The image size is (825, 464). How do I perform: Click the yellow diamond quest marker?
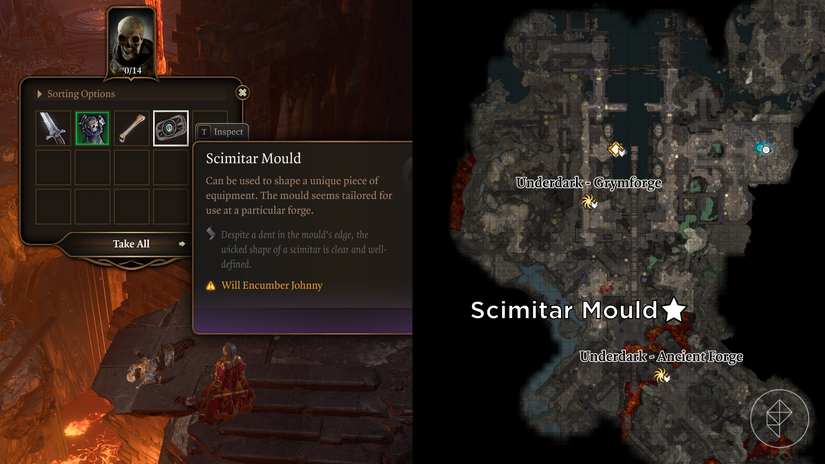click(617, 149)
